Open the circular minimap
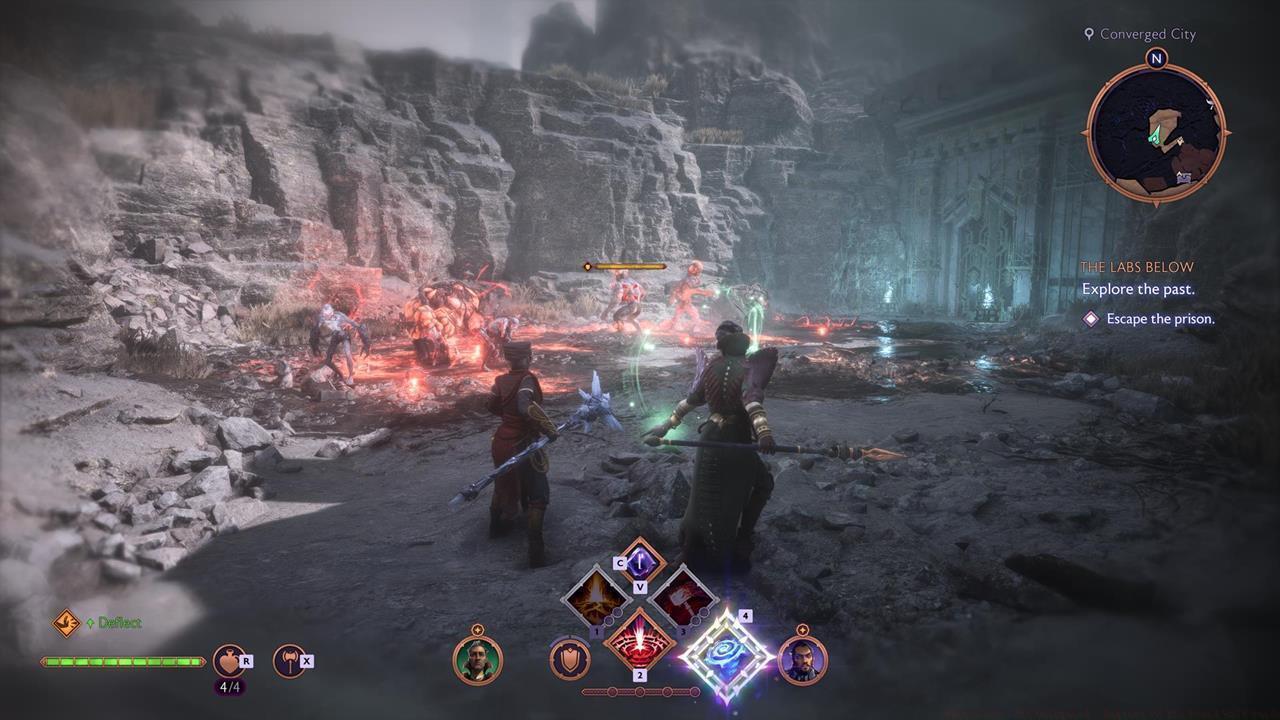Viewport: 1280px width, 720px height. pos(1156,131)
